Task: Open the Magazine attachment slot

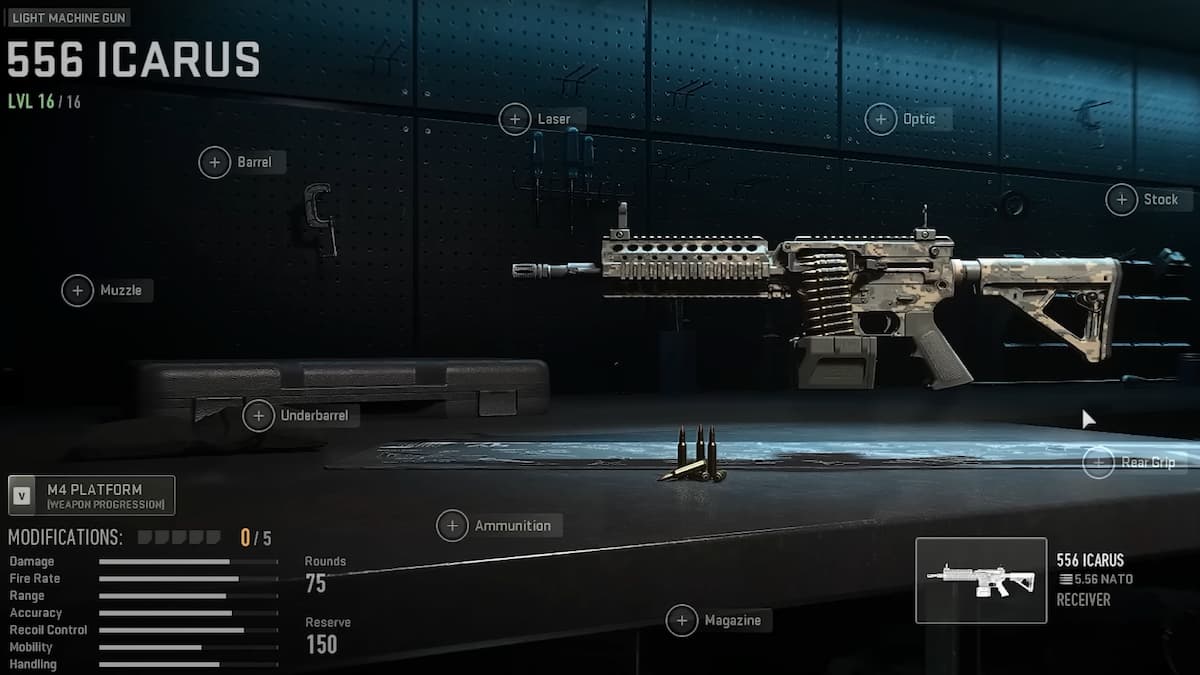Action: coord(682,621)
